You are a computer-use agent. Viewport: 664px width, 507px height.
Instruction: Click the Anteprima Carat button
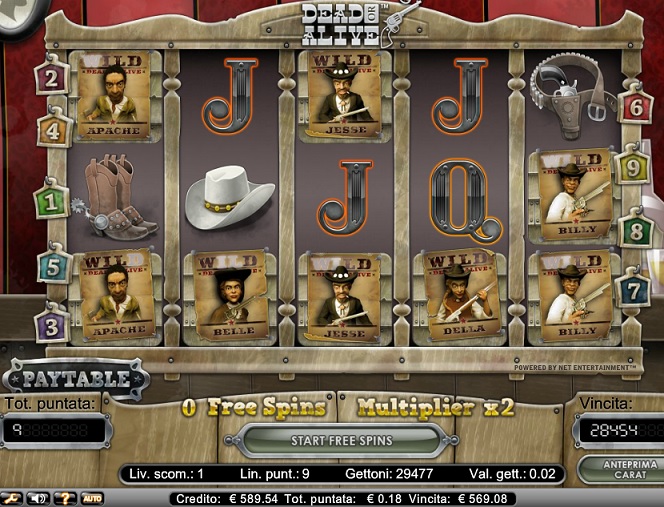tap(617, 469)
